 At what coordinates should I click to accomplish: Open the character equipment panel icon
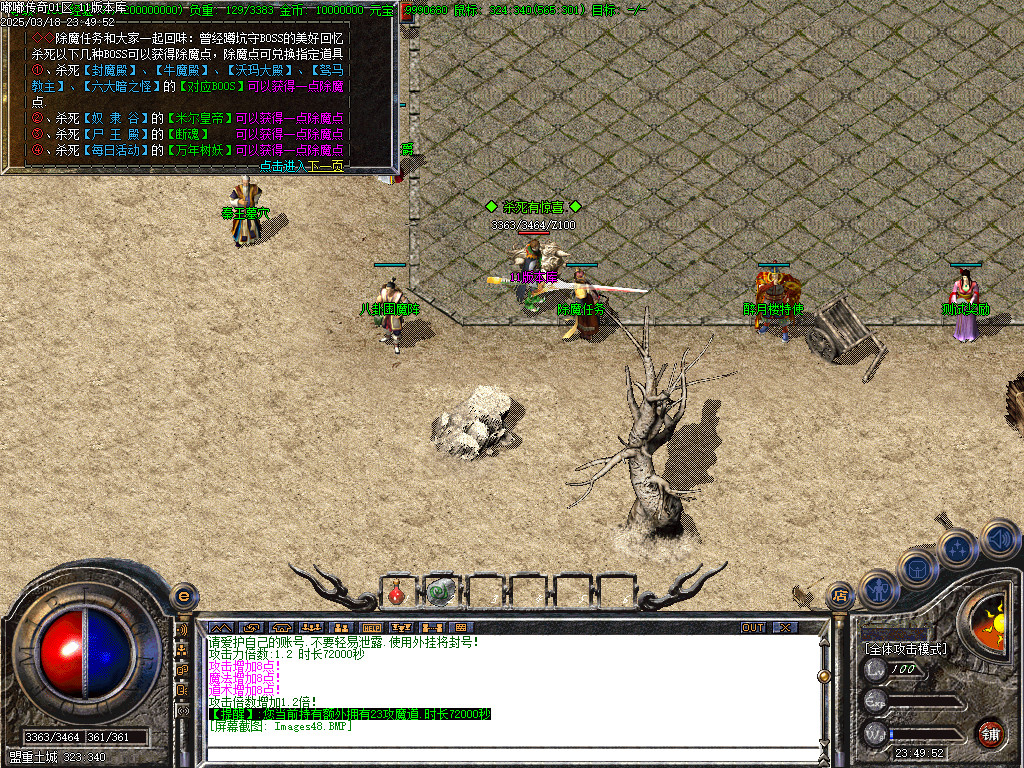pos(877,590)
